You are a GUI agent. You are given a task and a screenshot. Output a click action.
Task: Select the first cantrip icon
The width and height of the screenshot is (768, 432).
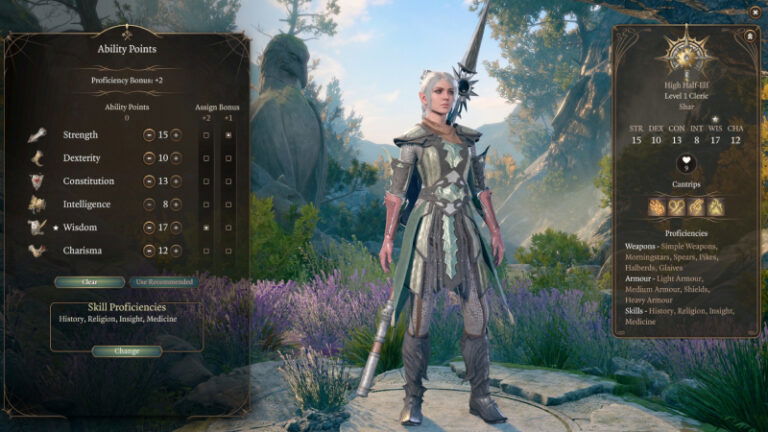[x=657, y=207]
